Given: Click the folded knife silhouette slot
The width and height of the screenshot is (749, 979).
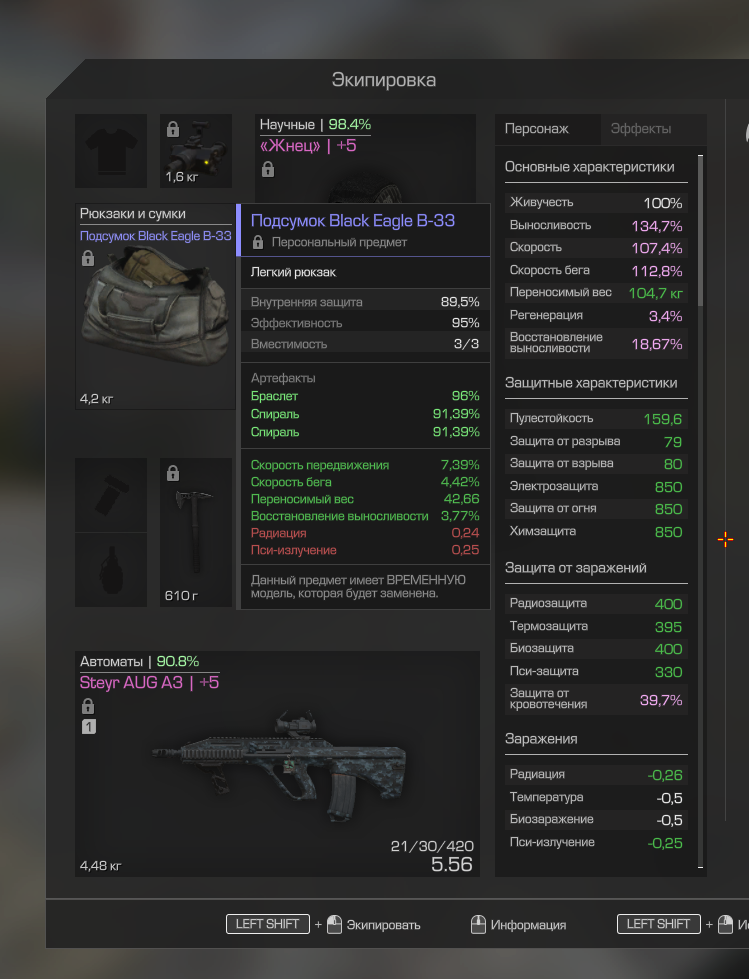Looking at the screenshot, I should pos(111,495).
